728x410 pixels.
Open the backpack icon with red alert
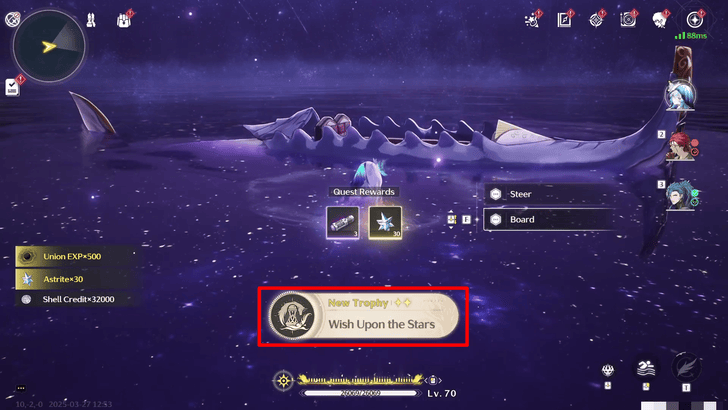[x=126, y=19]
